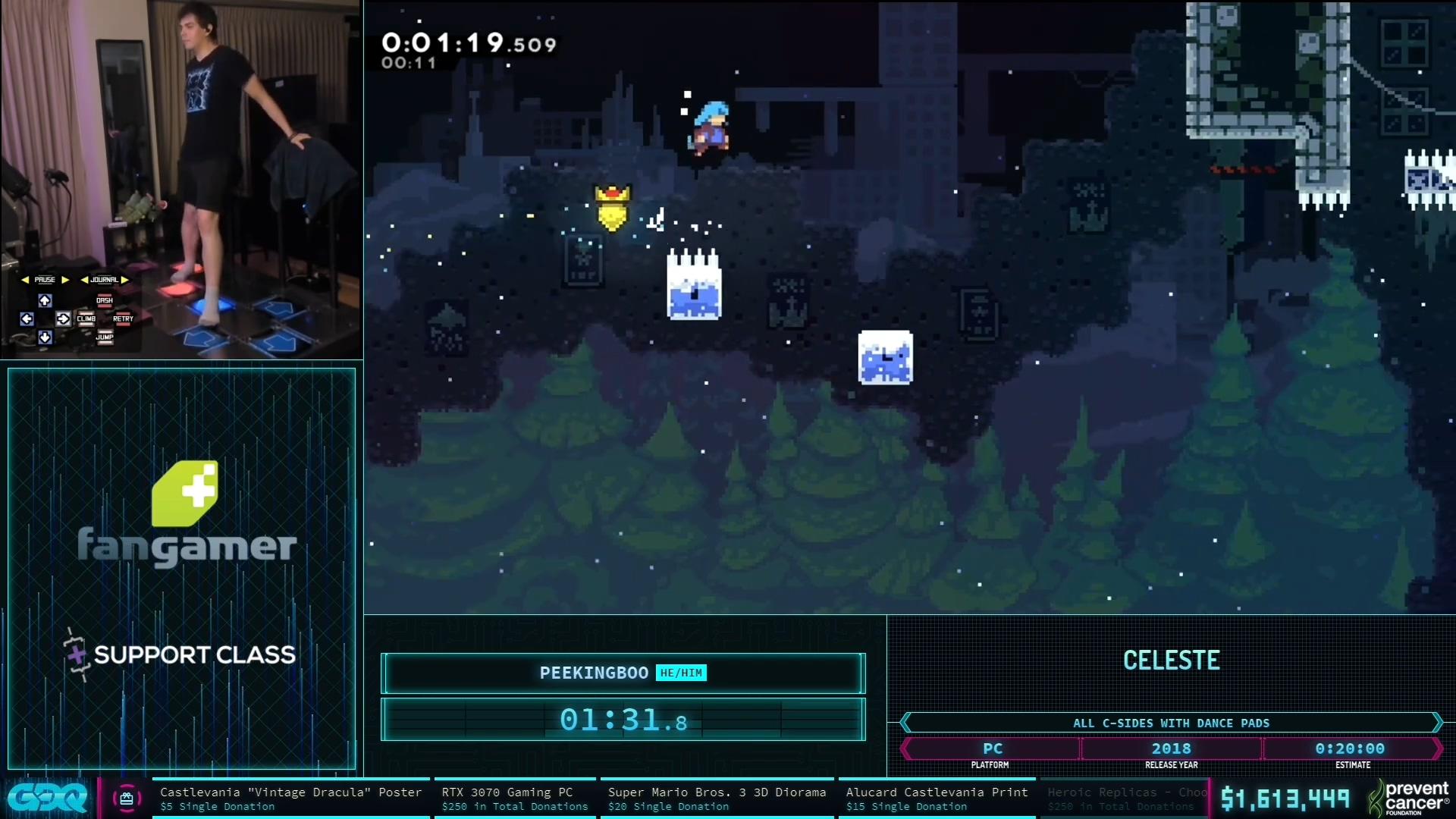This screenshot has height=819, width=1456.
Task: Select the CELESTE title header
Action: [1172, 660]
